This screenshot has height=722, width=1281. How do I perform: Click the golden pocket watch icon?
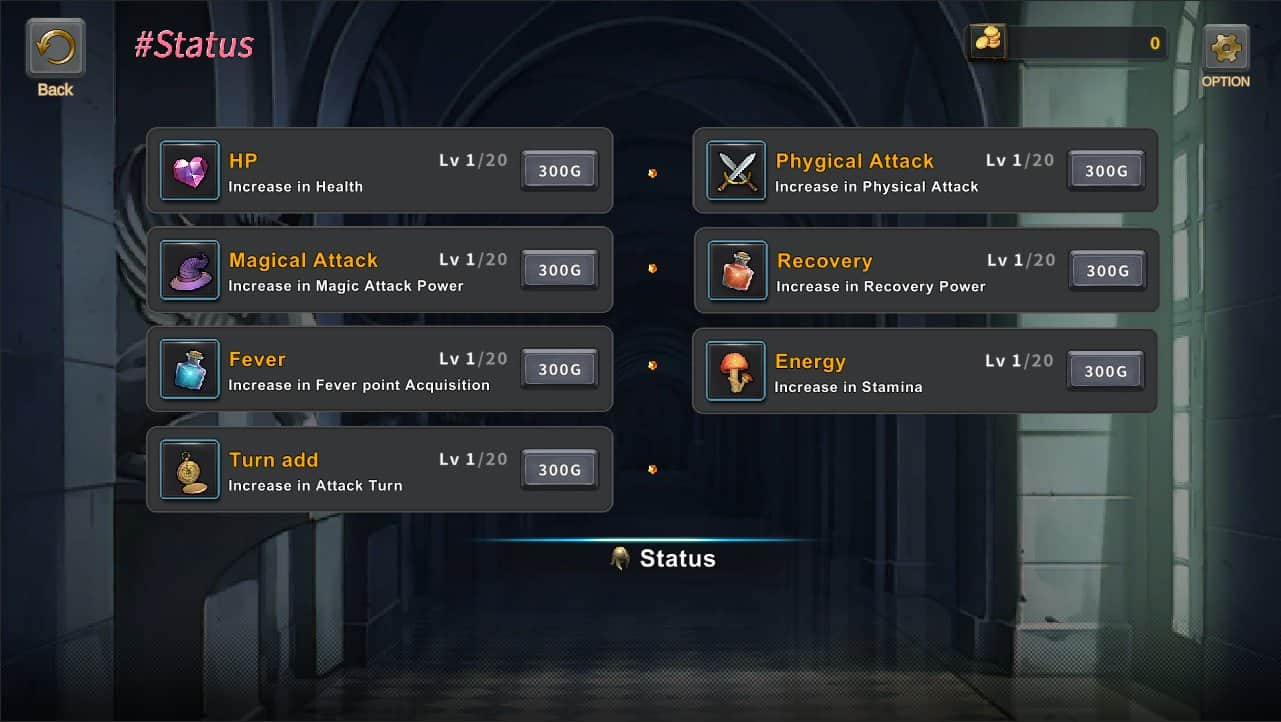[x=190, y=470]
